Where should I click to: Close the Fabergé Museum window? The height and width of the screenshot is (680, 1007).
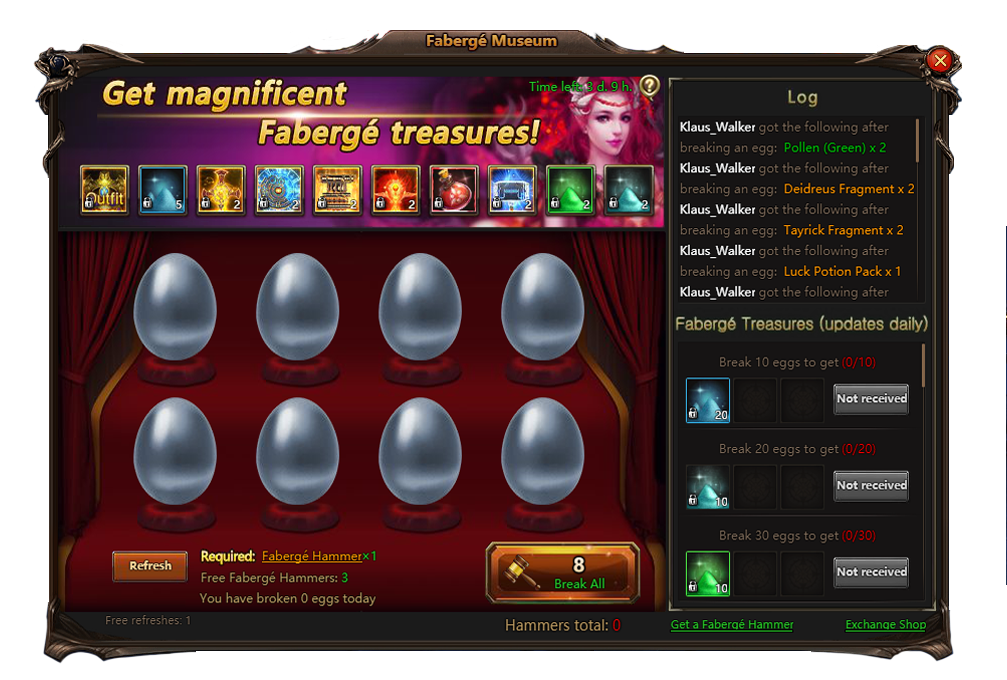939,61
